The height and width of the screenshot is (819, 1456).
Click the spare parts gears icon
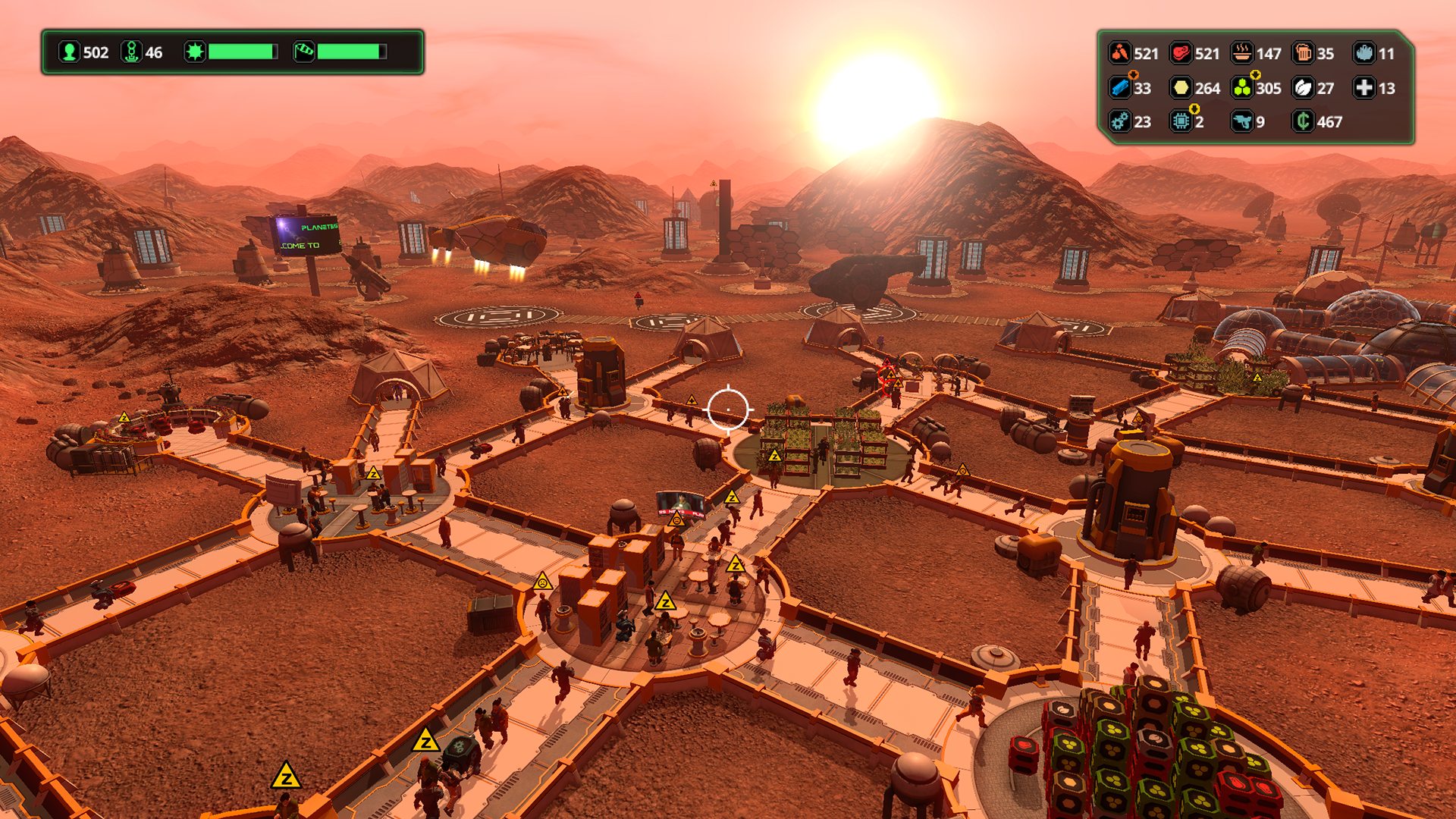coord(1120,121)
